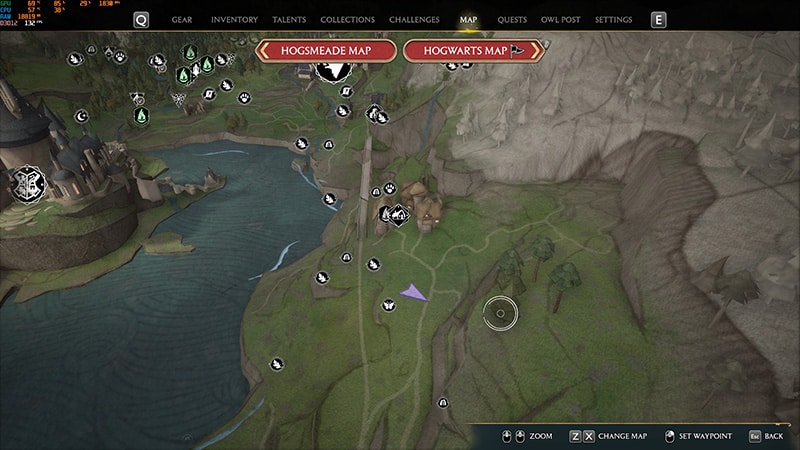Open the Settings tab

point(613,20)
